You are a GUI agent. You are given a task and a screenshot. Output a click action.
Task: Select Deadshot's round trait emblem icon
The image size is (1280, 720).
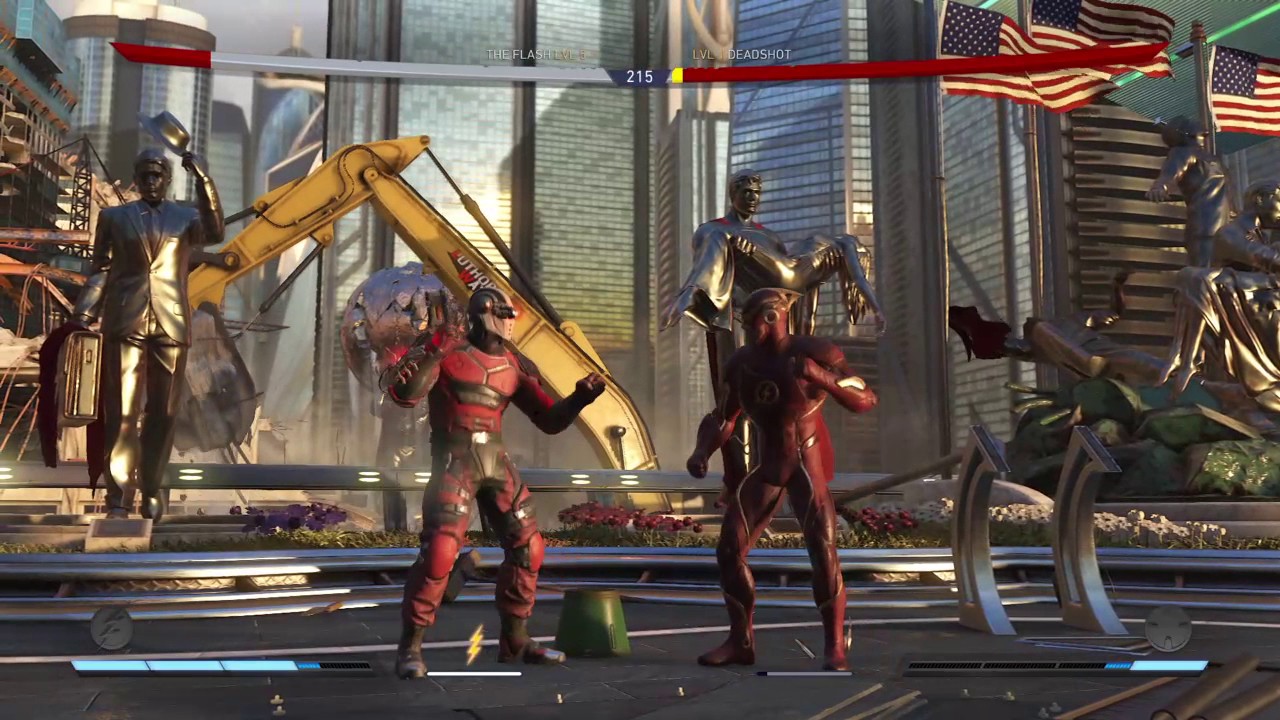click(1168, 629)
